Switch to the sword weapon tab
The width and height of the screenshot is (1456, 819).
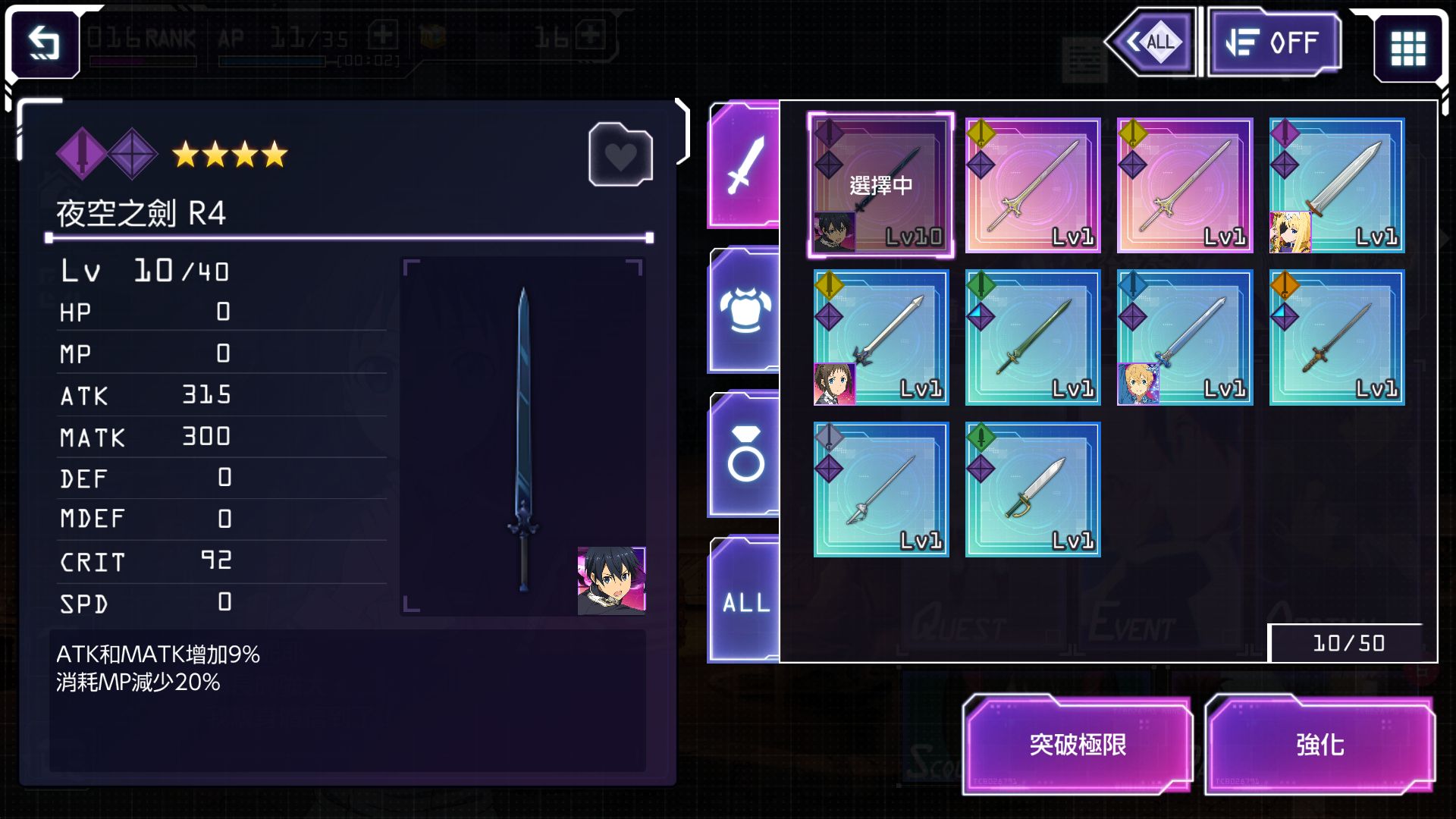tap(745, 165)
